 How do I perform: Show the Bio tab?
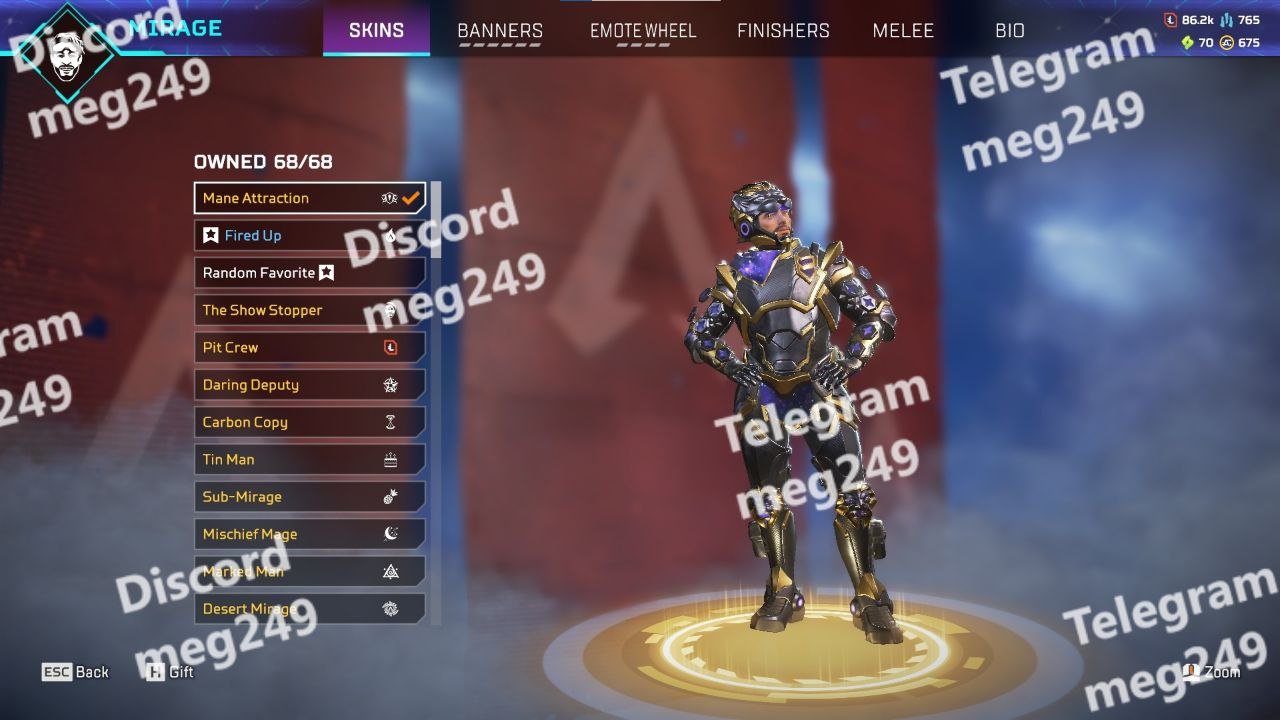(x=1010, y=30)
